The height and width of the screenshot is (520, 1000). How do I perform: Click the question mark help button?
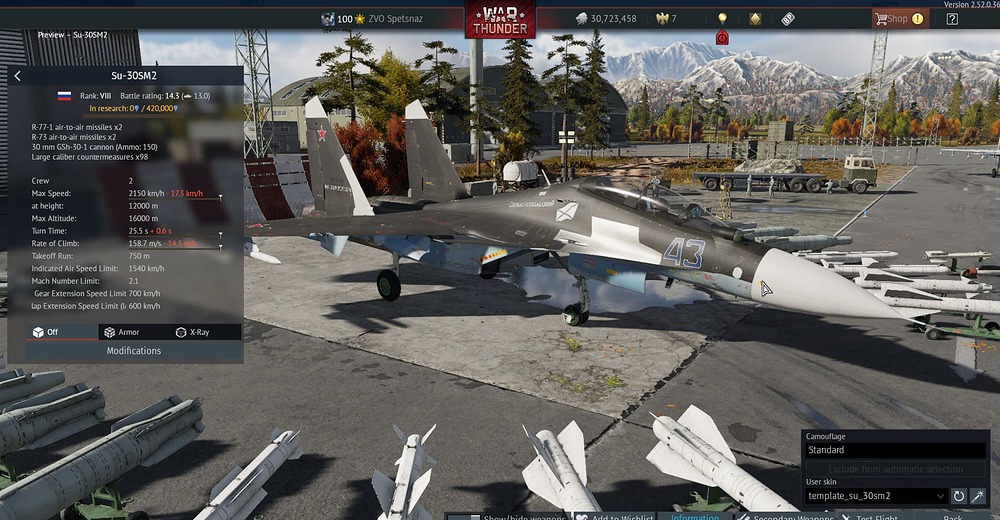pos(952,18)
